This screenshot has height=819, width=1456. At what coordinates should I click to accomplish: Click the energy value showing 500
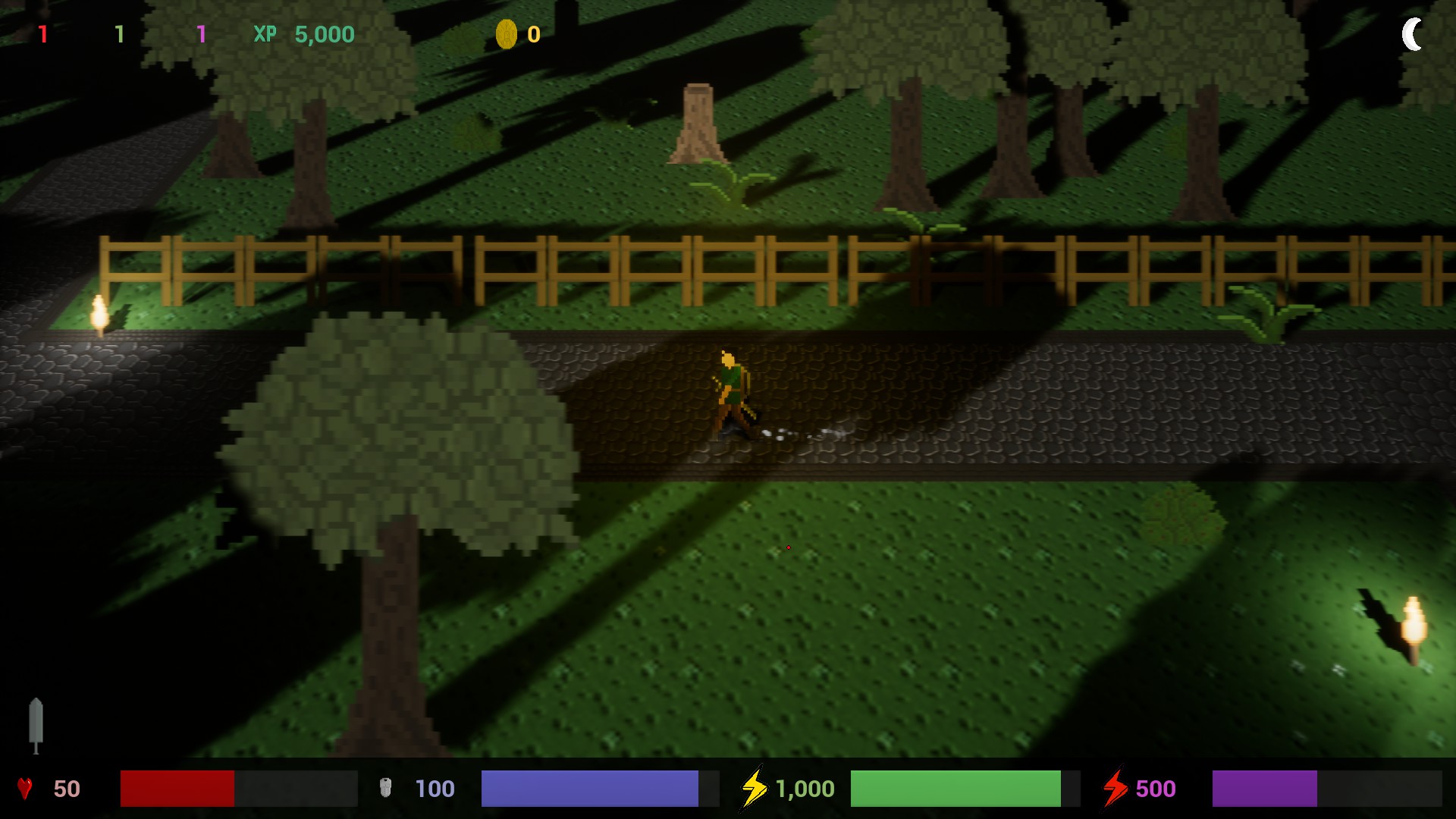click(1156, 789)
